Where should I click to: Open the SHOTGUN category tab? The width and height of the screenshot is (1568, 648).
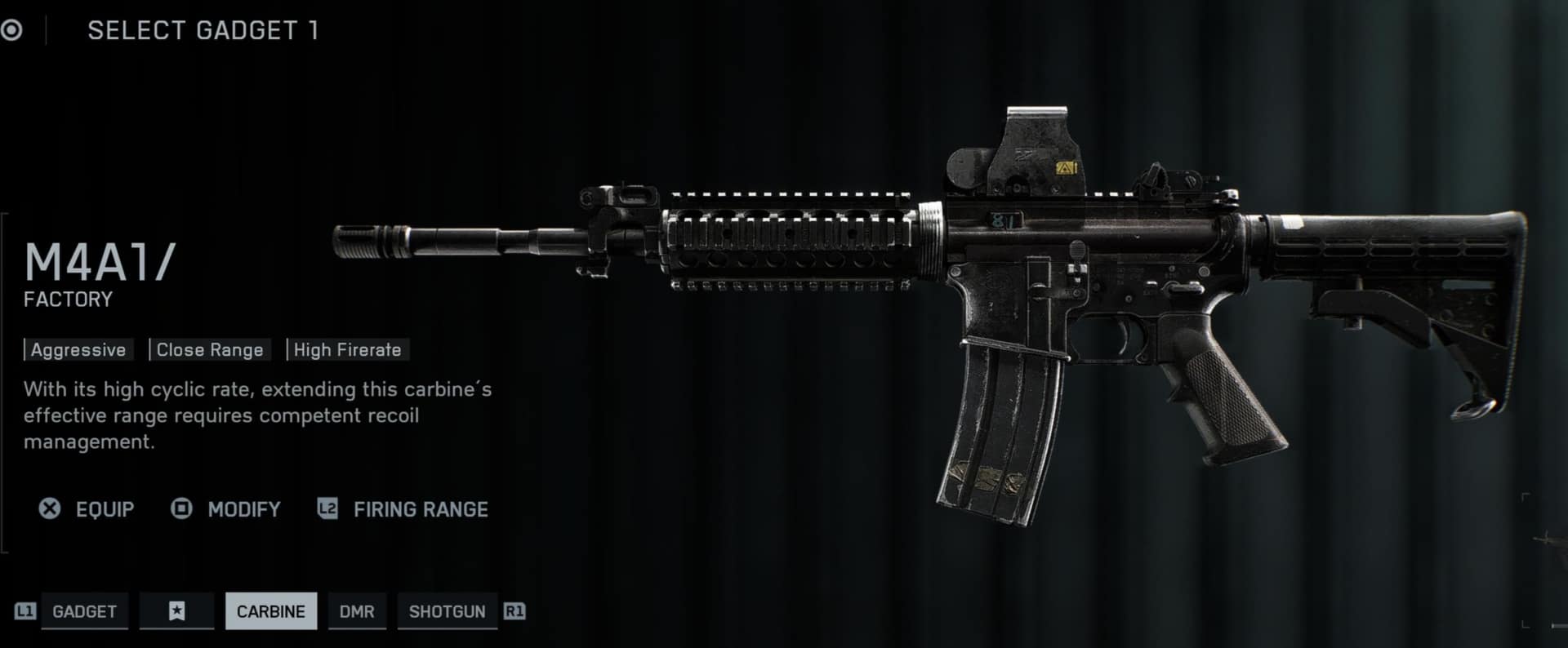point(448,610)
